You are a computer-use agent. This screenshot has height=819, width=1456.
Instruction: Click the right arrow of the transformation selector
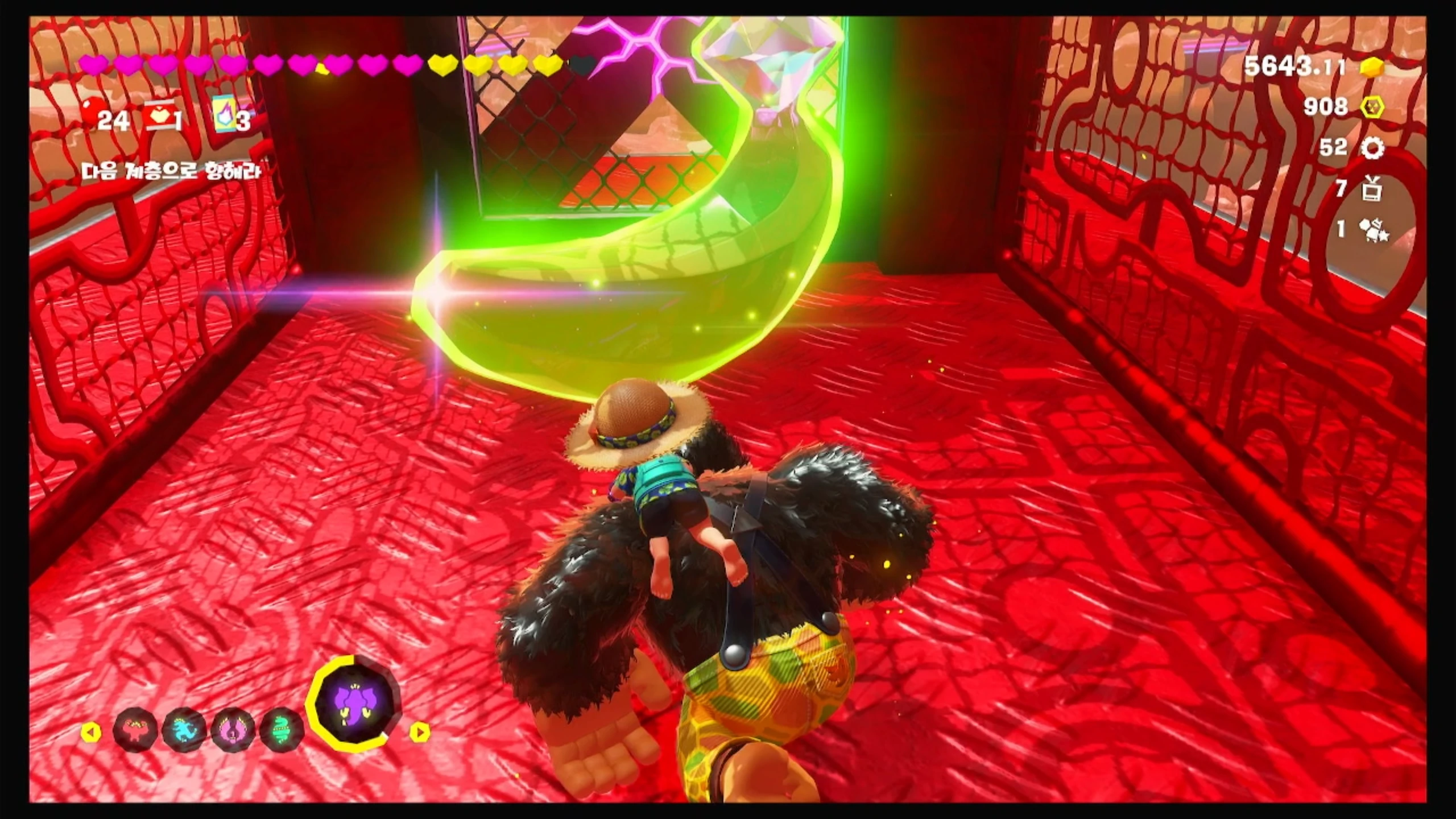tap(420, 732)
